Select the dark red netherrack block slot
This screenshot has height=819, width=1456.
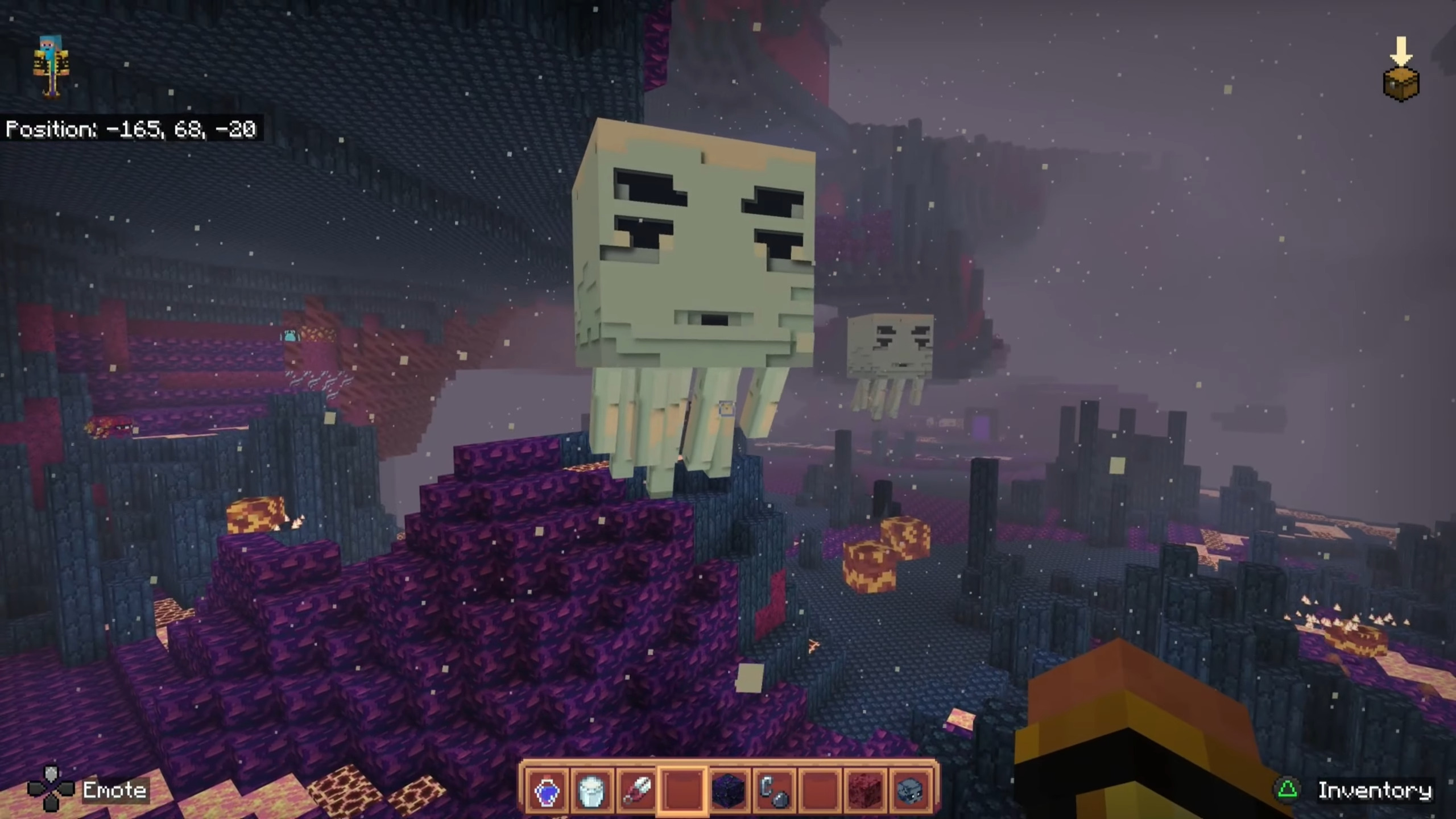[864, 790]
